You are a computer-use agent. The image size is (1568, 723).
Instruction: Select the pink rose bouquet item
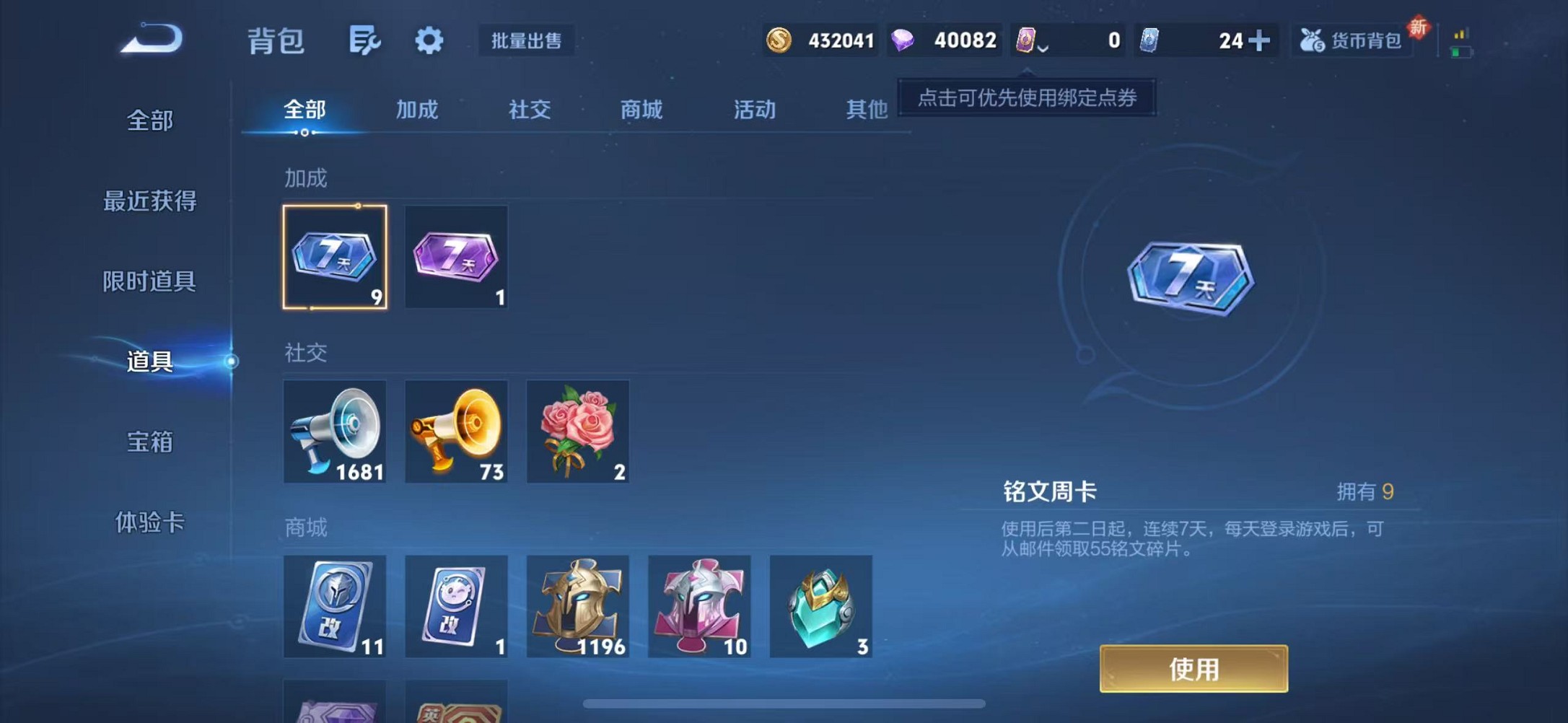(577, 431)
